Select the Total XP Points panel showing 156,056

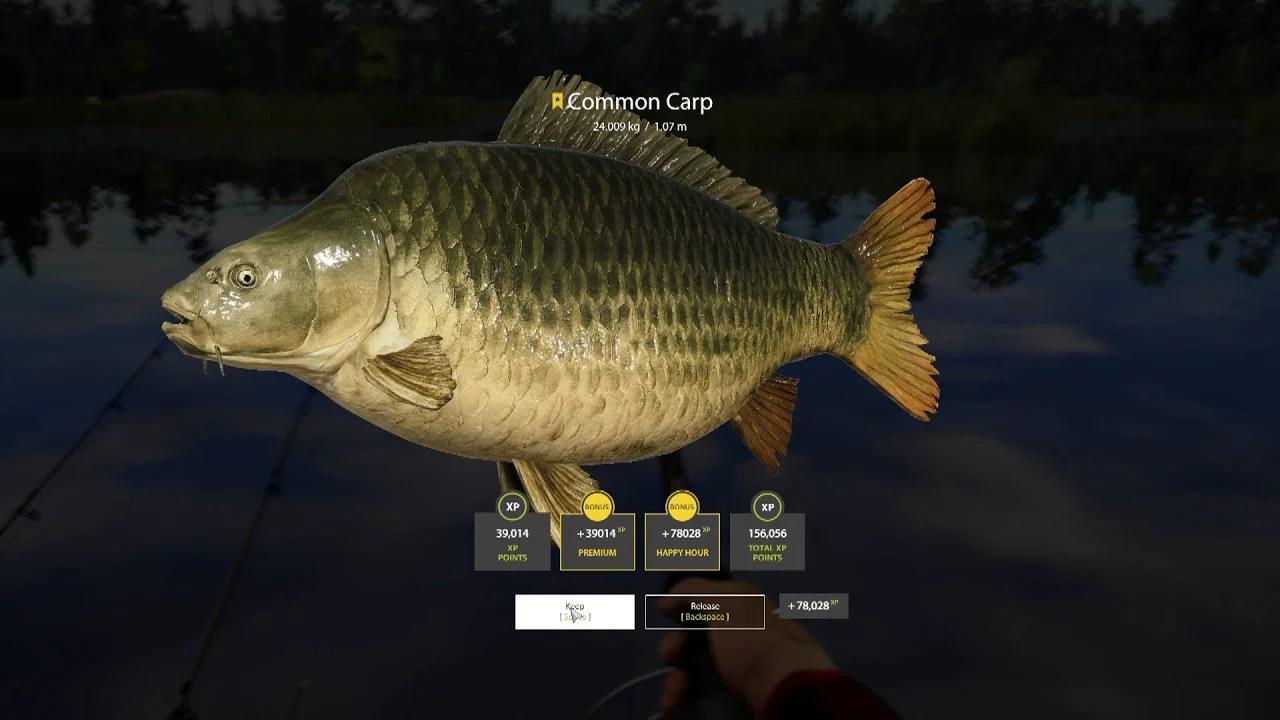click(767, 543)
